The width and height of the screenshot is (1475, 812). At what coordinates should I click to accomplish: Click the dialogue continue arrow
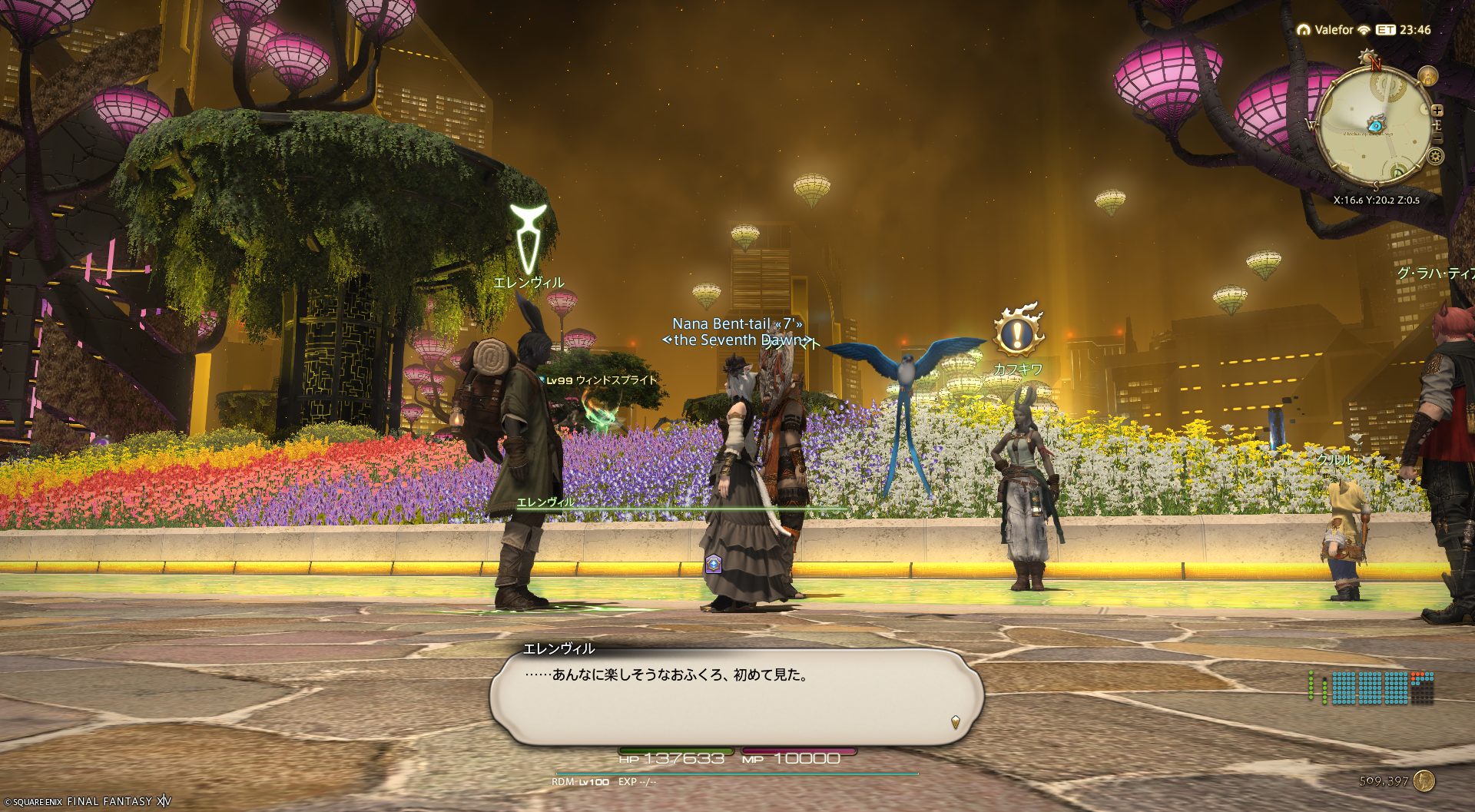pyautogui.click(x=955, y=721)
